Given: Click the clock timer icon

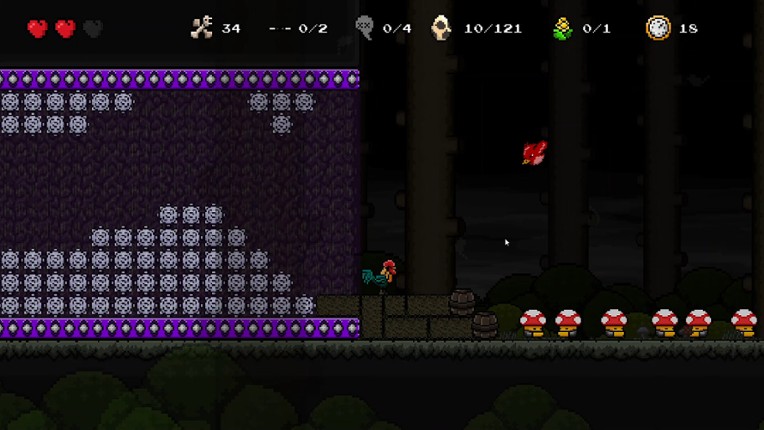Looking at the screenshot, I should 658,28.
